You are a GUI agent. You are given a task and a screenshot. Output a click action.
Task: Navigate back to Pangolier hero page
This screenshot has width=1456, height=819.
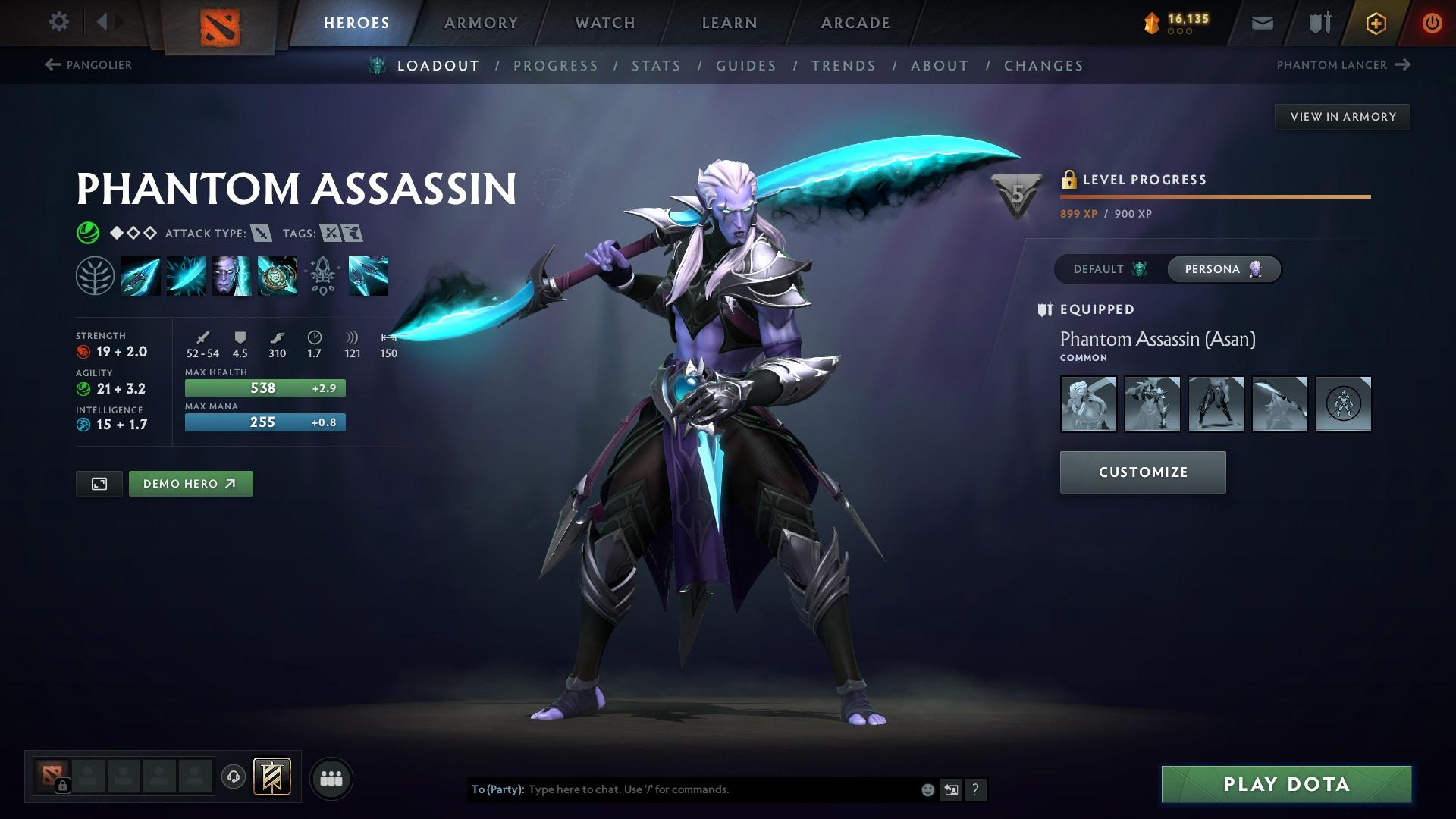[x=87, y=65]
